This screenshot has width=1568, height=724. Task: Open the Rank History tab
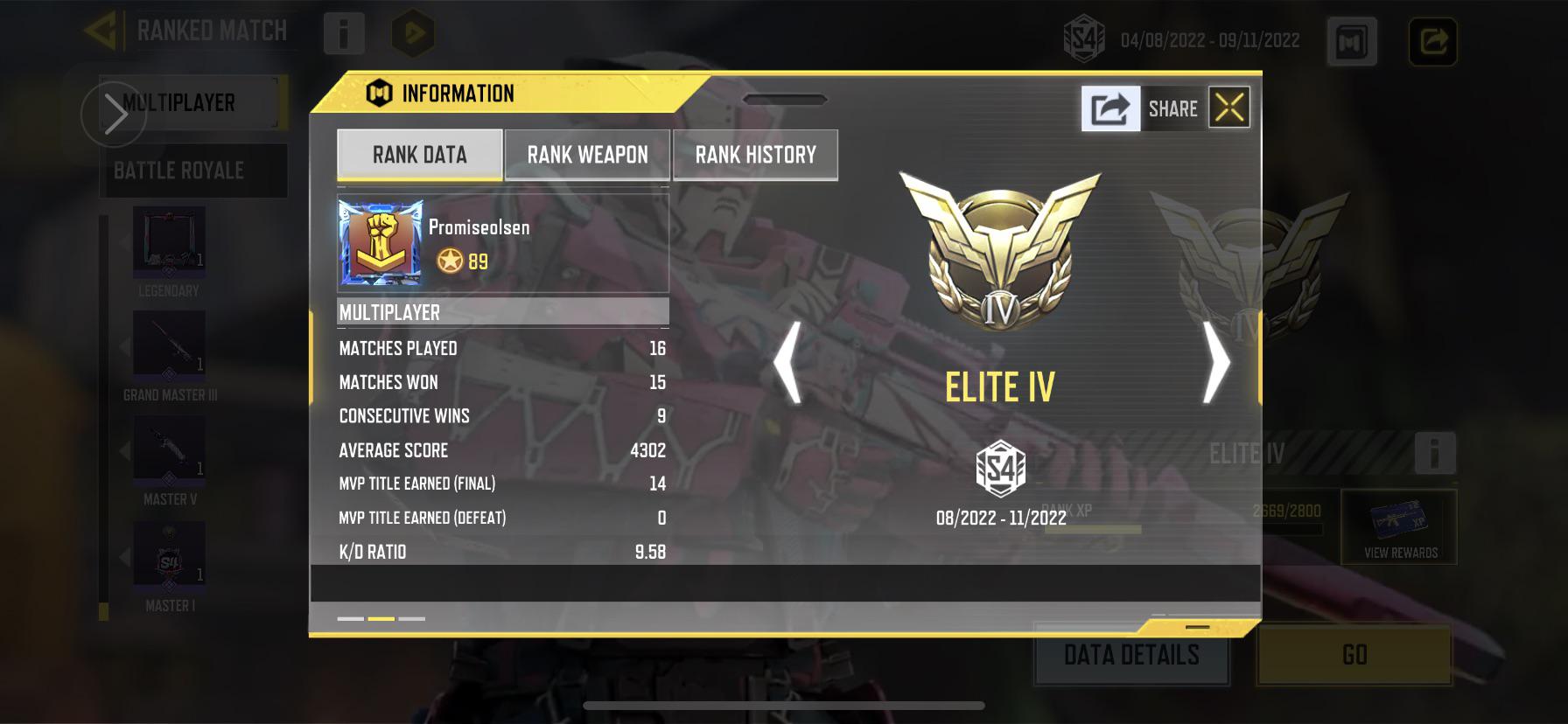pyautogui.click(x=754, y=154)
